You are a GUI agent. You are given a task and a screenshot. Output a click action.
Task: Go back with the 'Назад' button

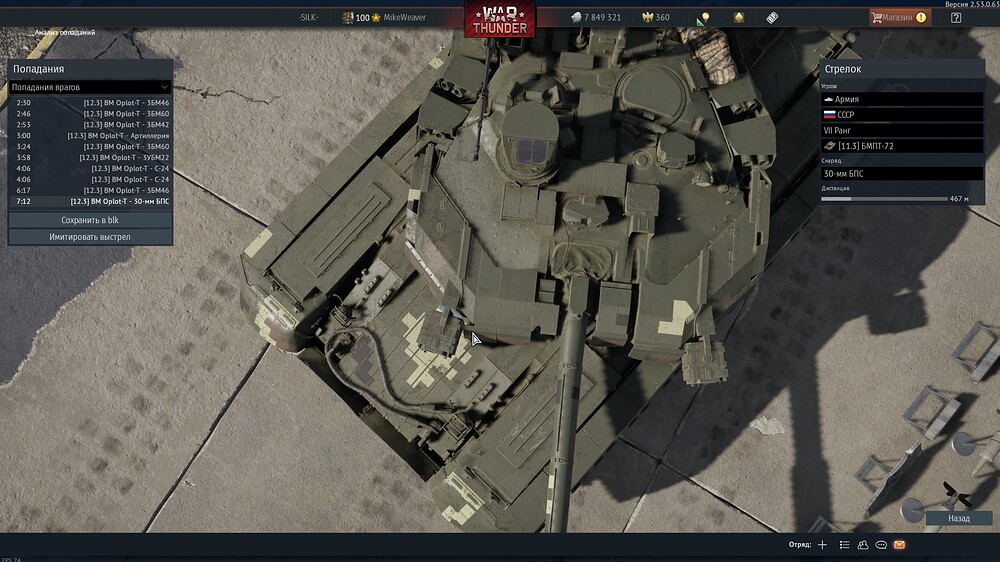(959, 518)
